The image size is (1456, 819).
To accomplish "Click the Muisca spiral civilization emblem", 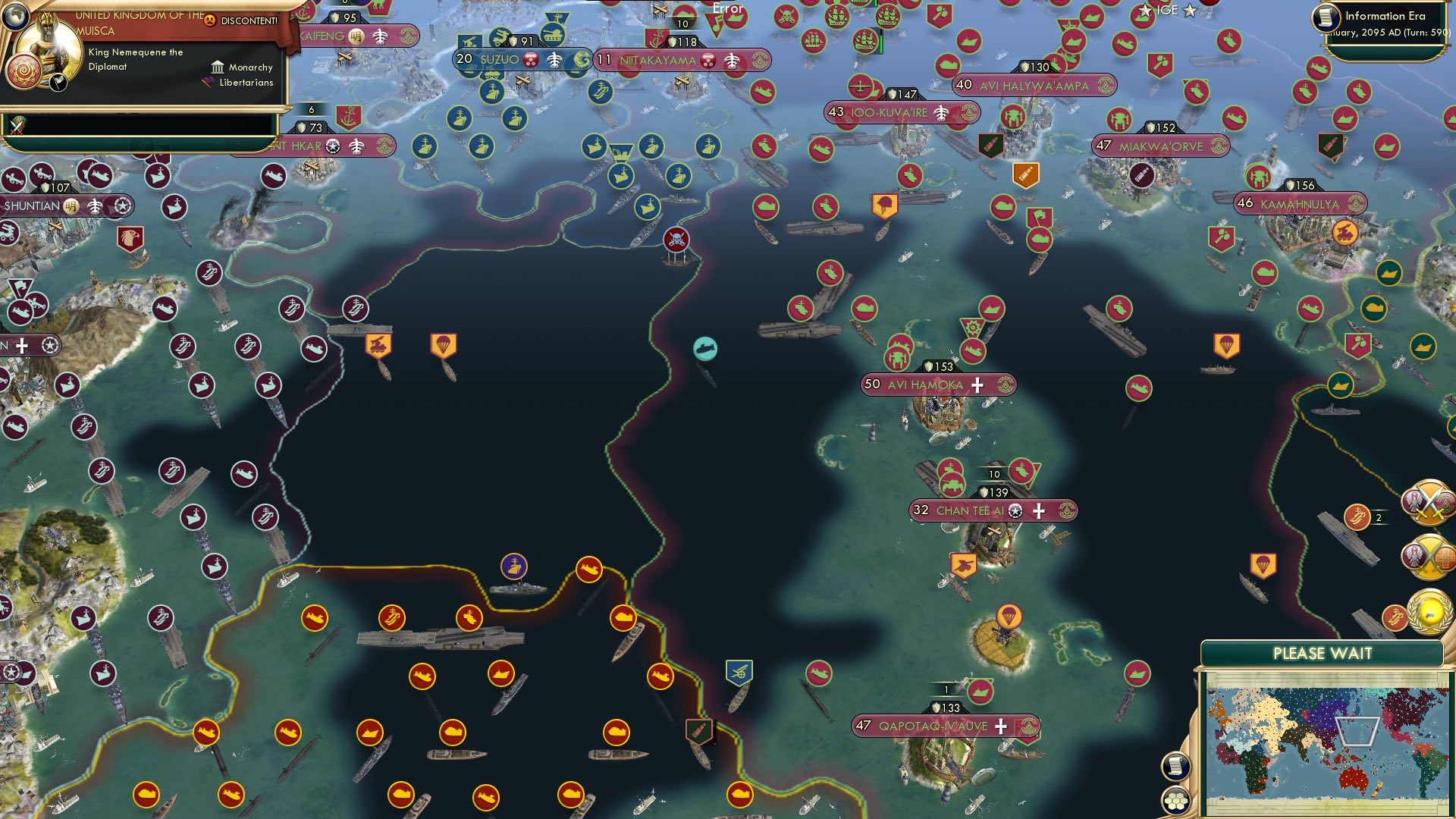I will pos(24,69).
